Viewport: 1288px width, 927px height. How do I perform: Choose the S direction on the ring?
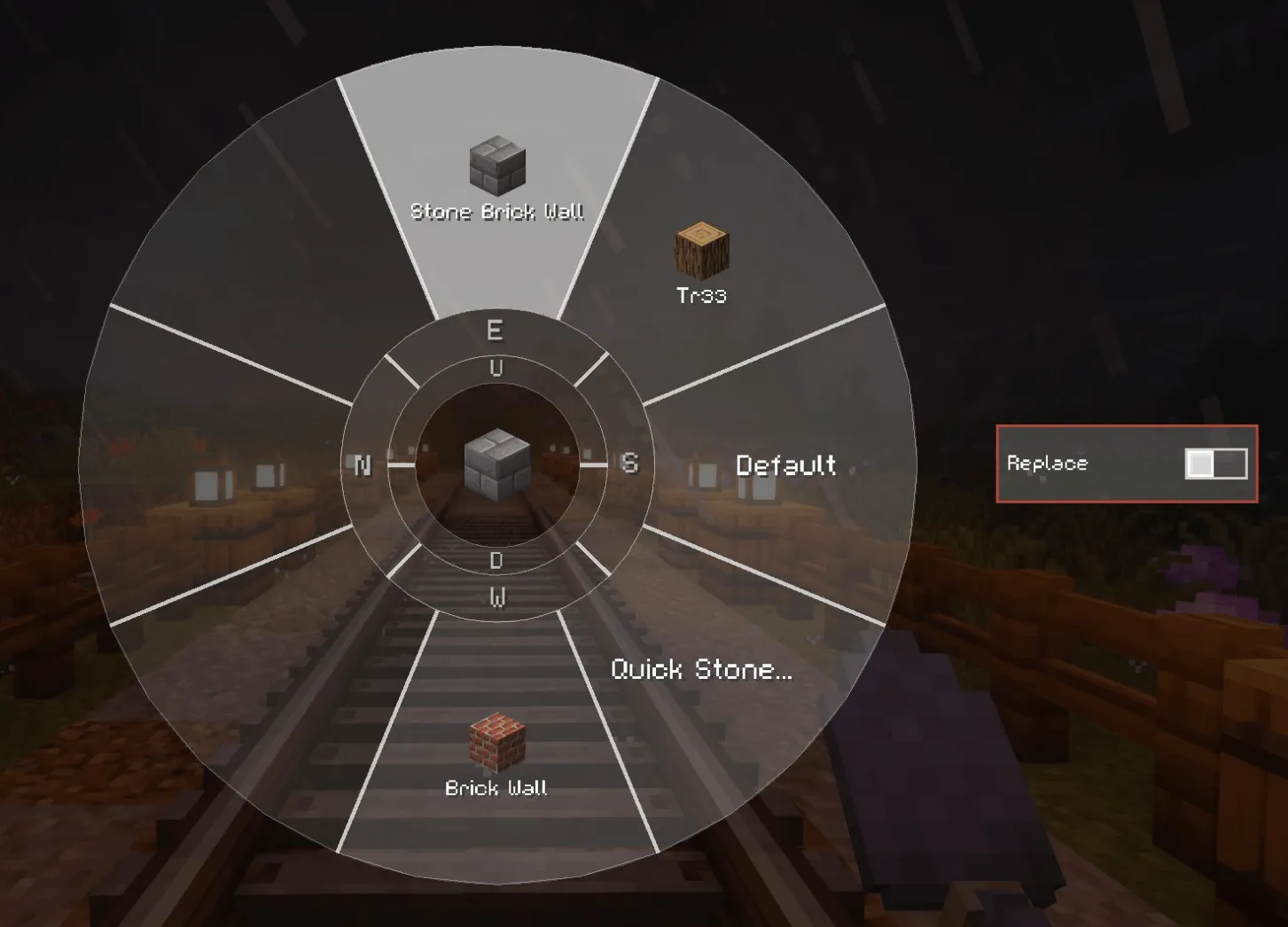(629, 463)
